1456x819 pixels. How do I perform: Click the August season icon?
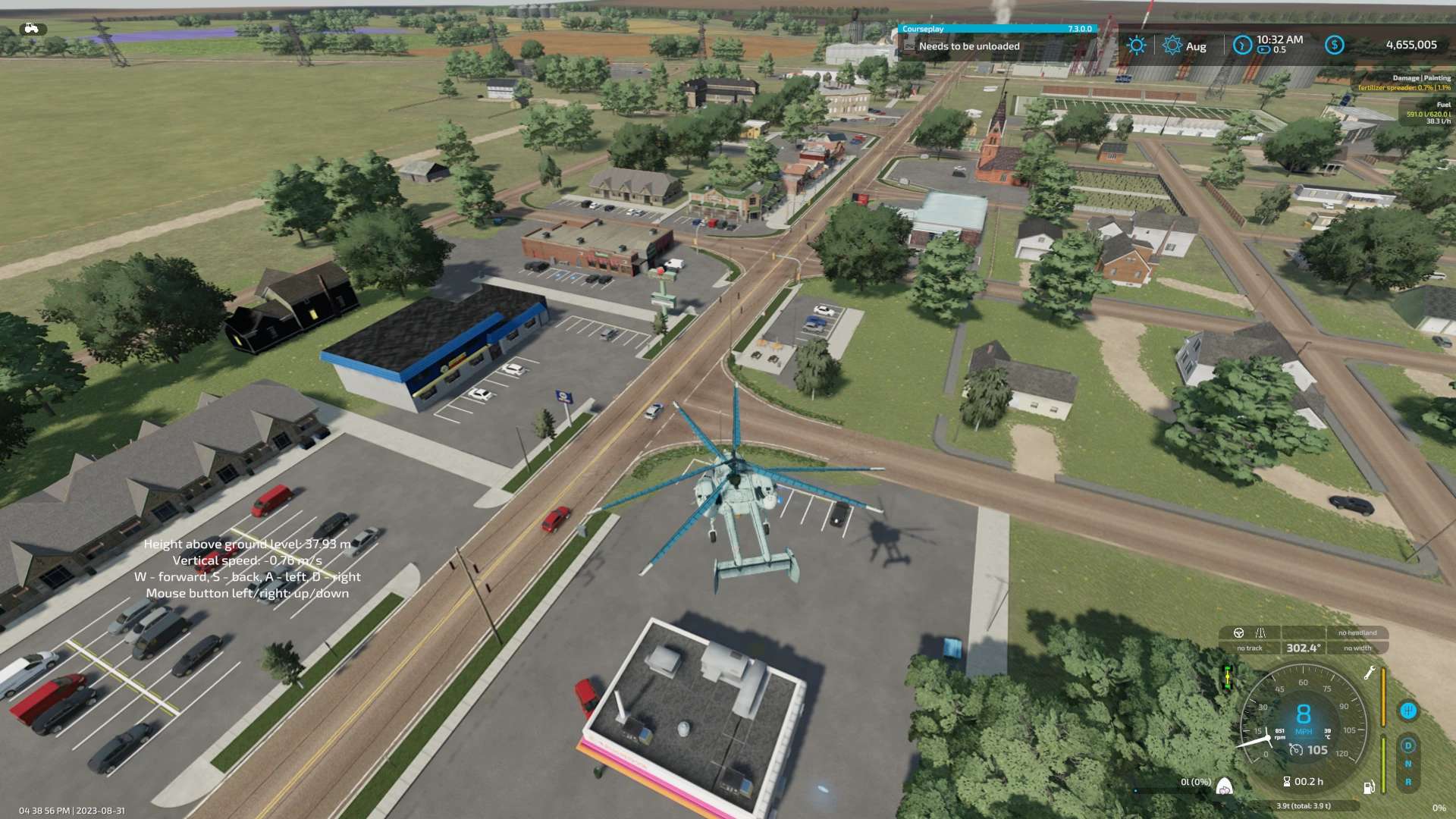pyautogui.click(x=1172, y=45)
